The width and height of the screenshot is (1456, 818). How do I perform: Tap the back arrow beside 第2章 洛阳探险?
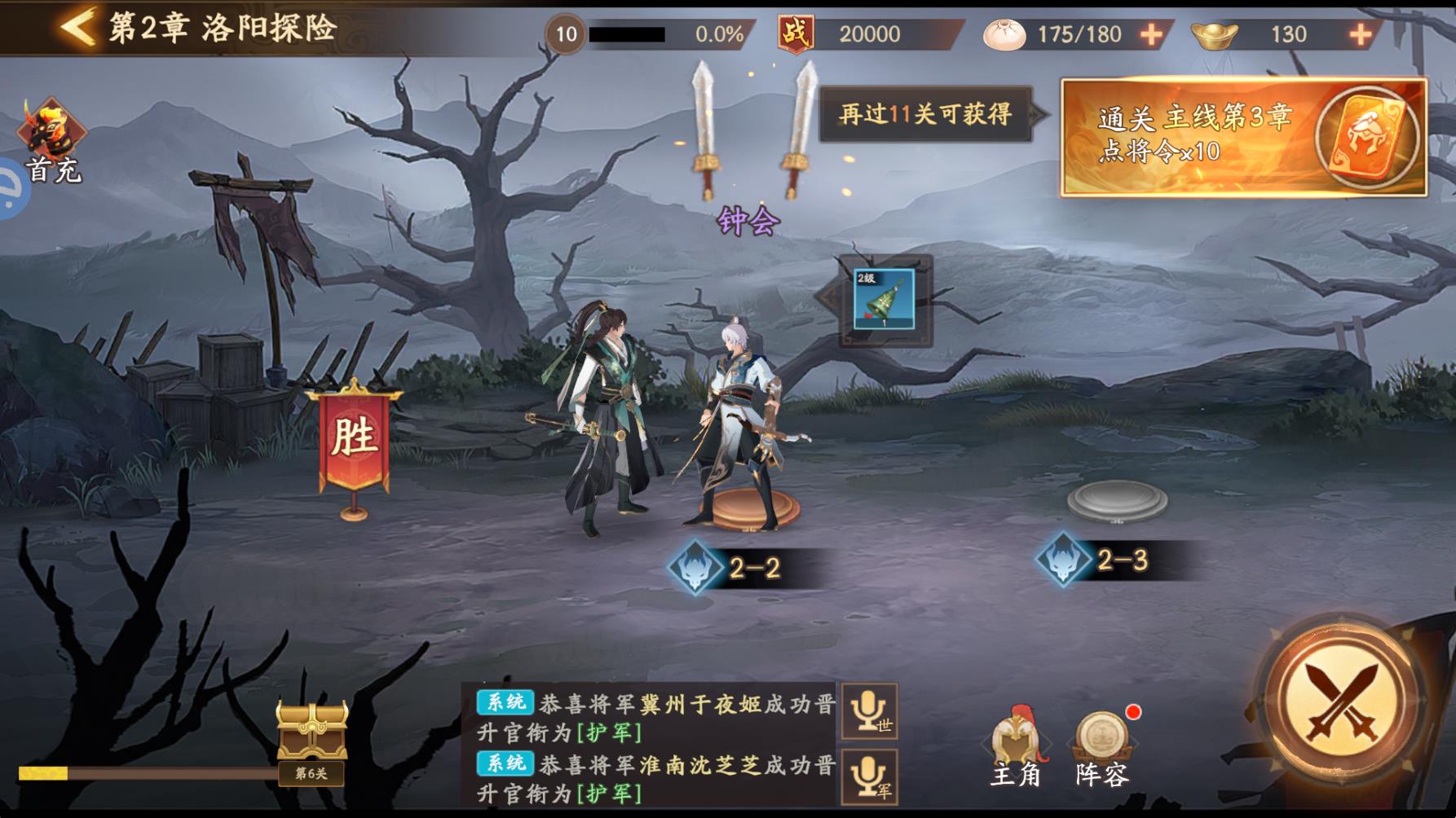pos(75,24)
